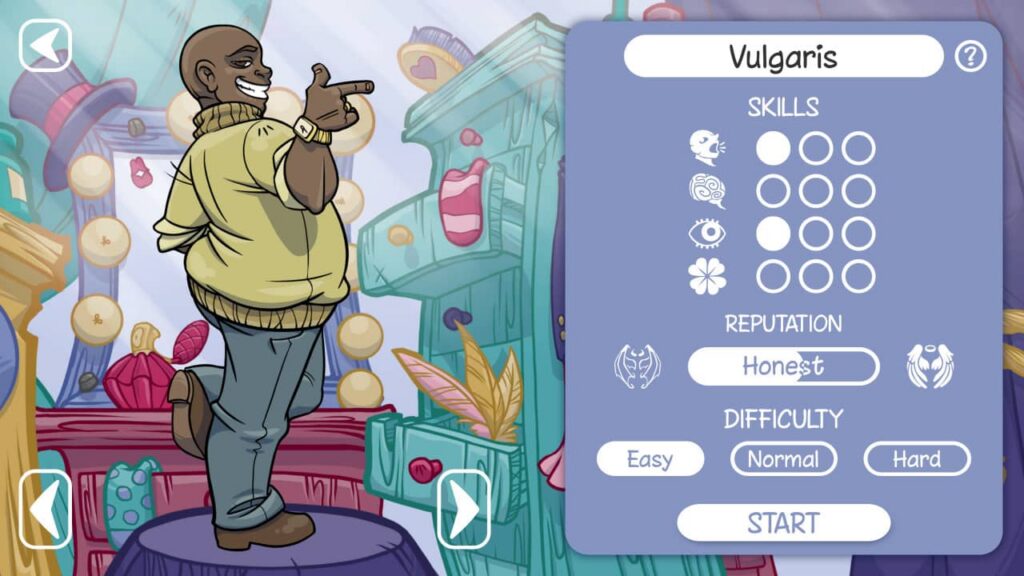
Task: Click the devil reputation icon
Action: click(x=637, y=366)
